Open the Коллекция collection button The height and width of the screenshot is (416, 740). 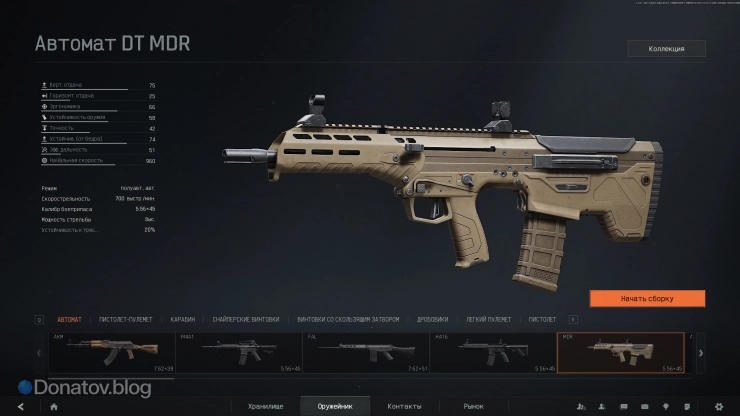pos(666,48)
